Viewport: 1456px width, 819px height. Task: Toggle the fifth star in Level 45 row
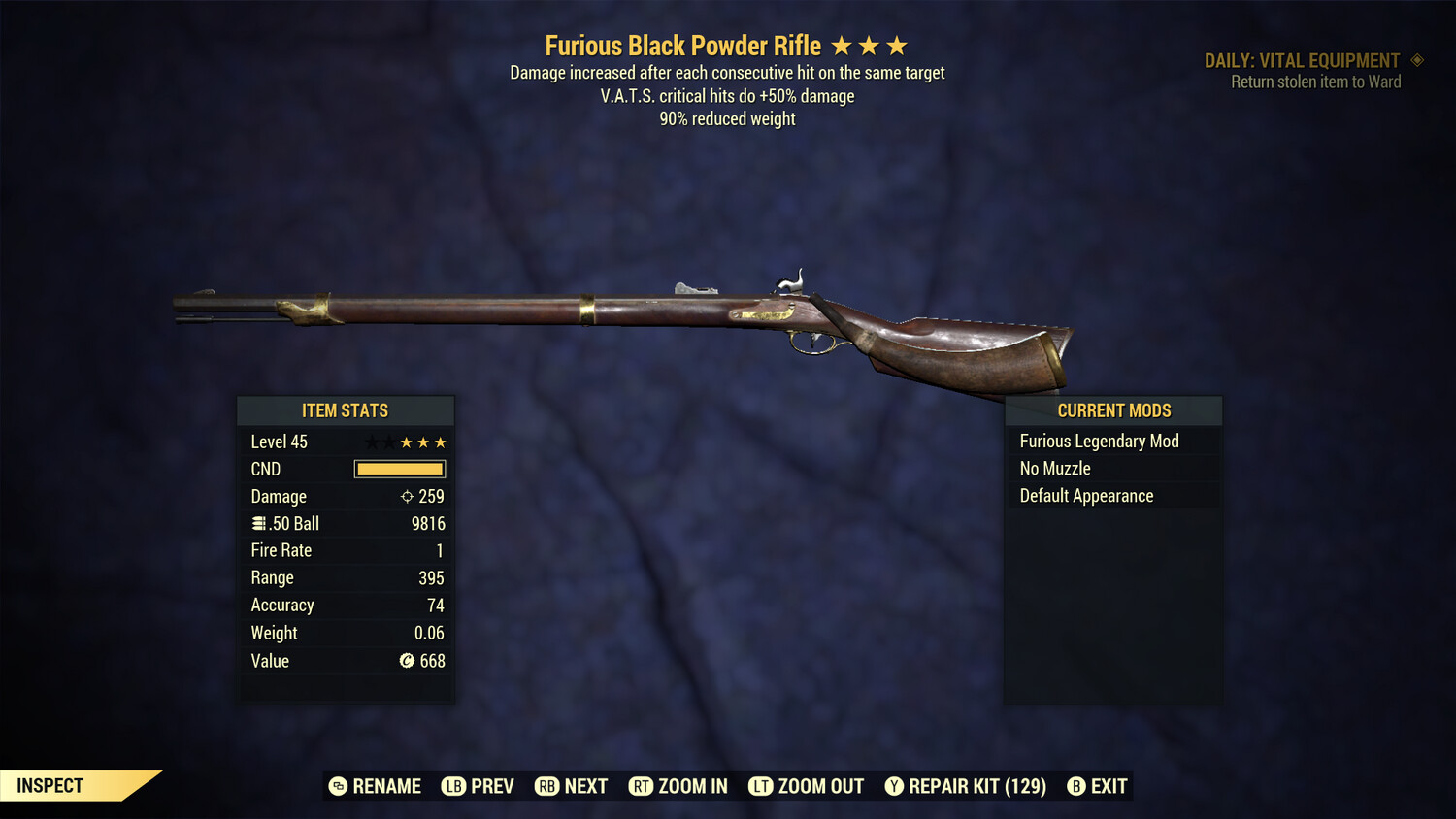[x=441, y=442]
